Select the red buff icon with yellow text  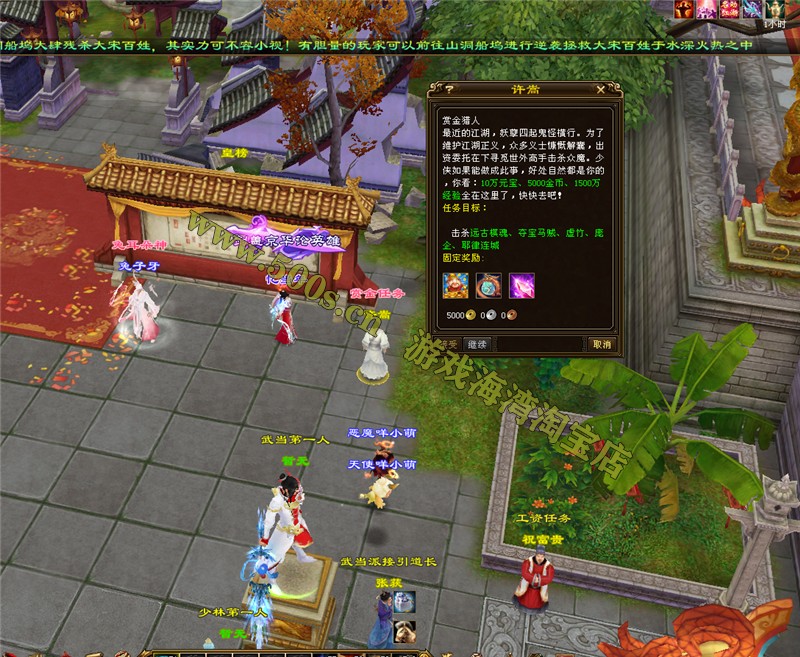(x=731, y=9)
